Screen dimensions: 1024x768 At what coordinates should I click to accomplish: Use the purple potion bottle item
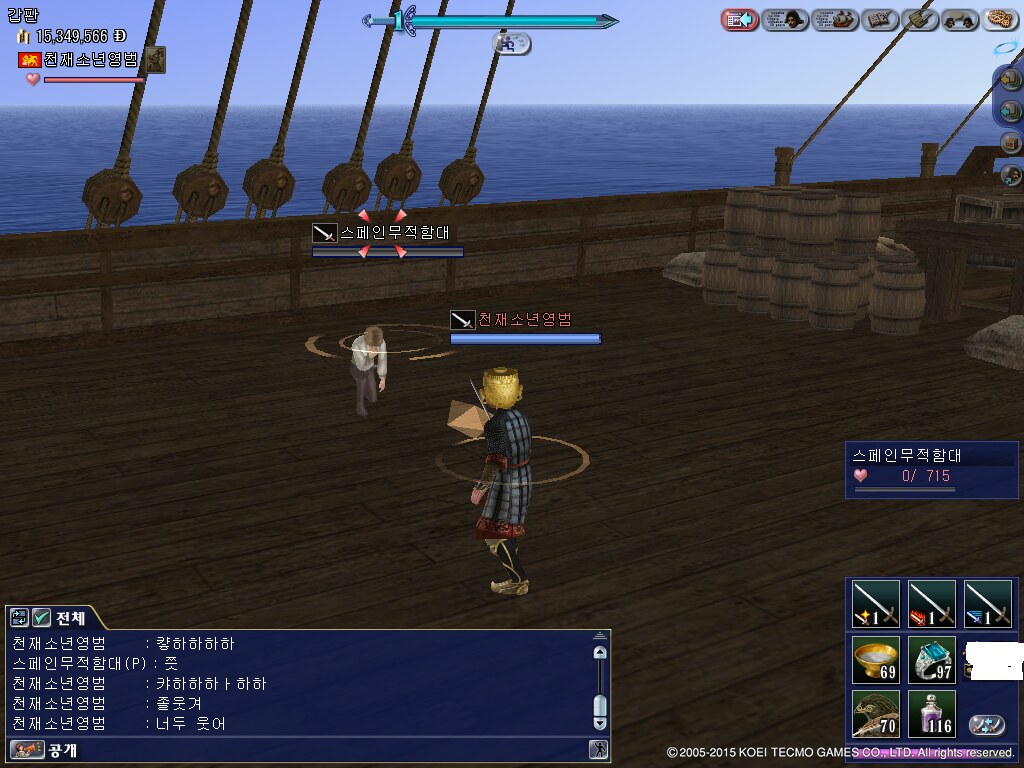click(x=932, y=714)
